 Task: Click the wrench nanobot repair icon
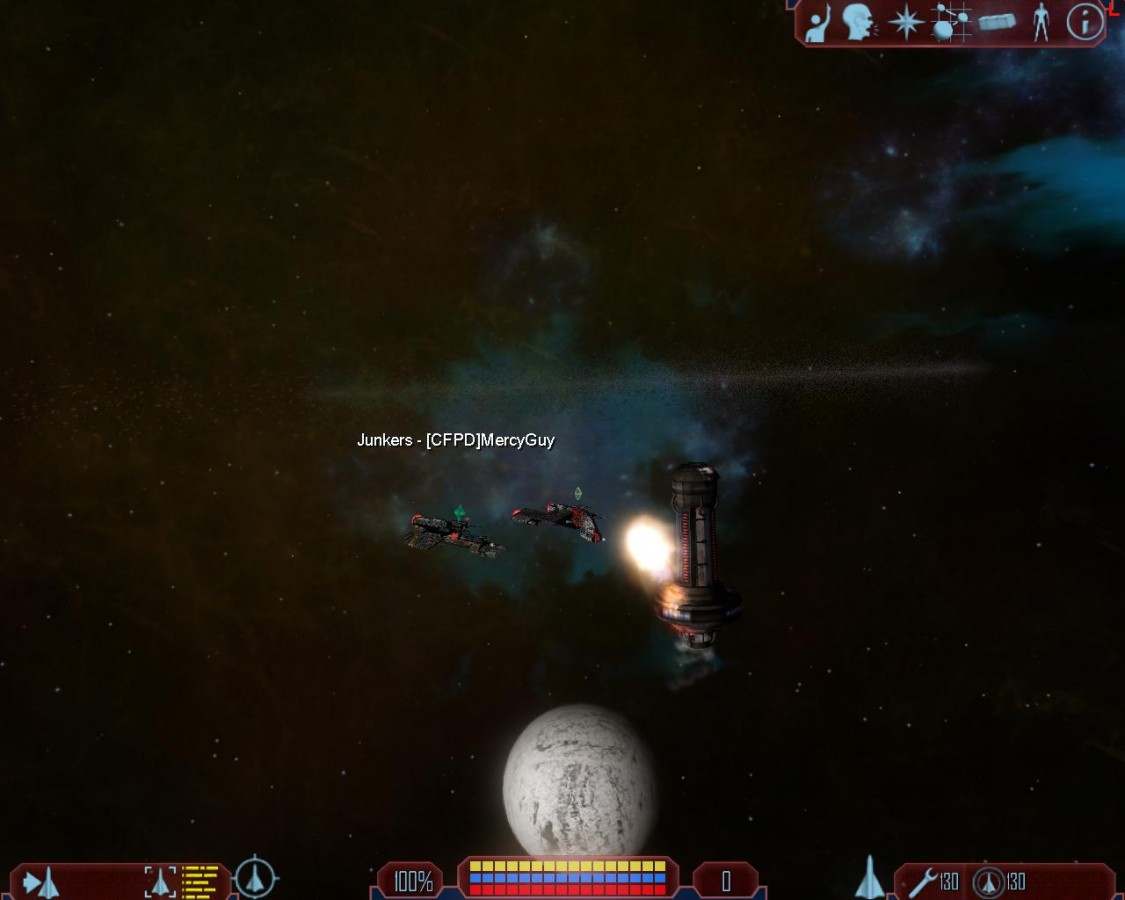pos(922,882)
